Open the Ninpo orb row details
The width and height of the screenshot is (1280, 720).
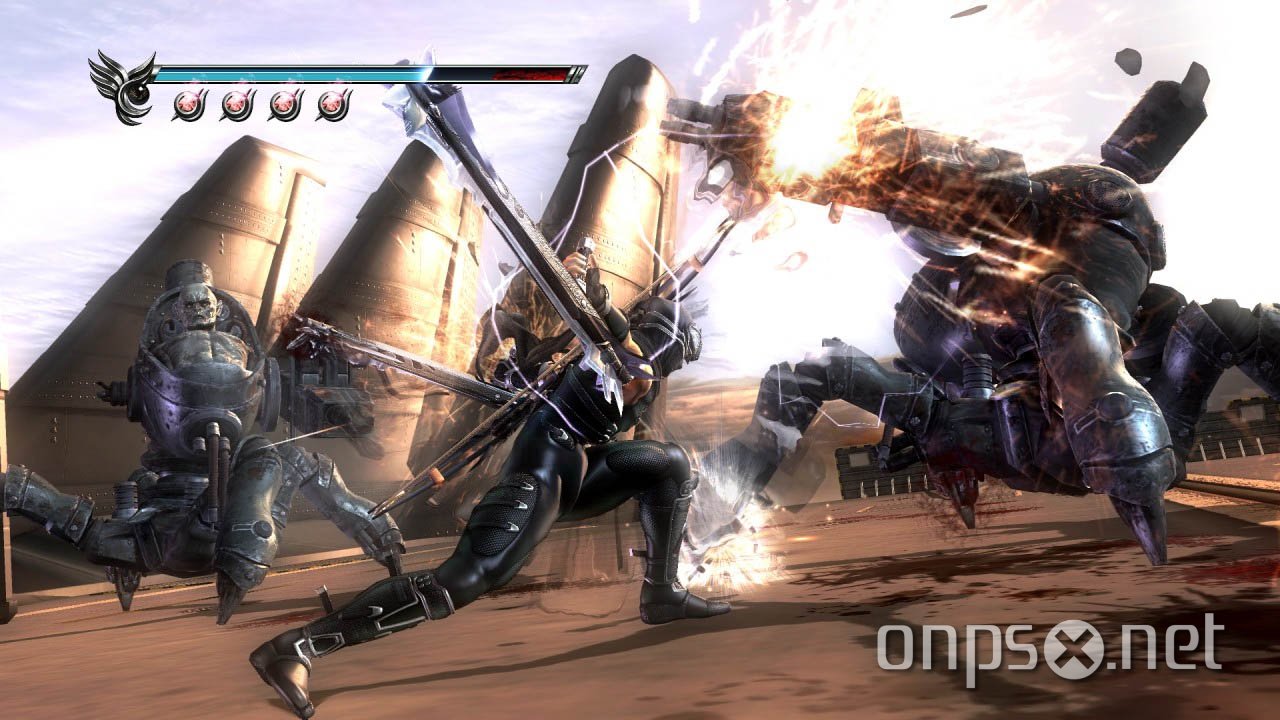[260, 104]
